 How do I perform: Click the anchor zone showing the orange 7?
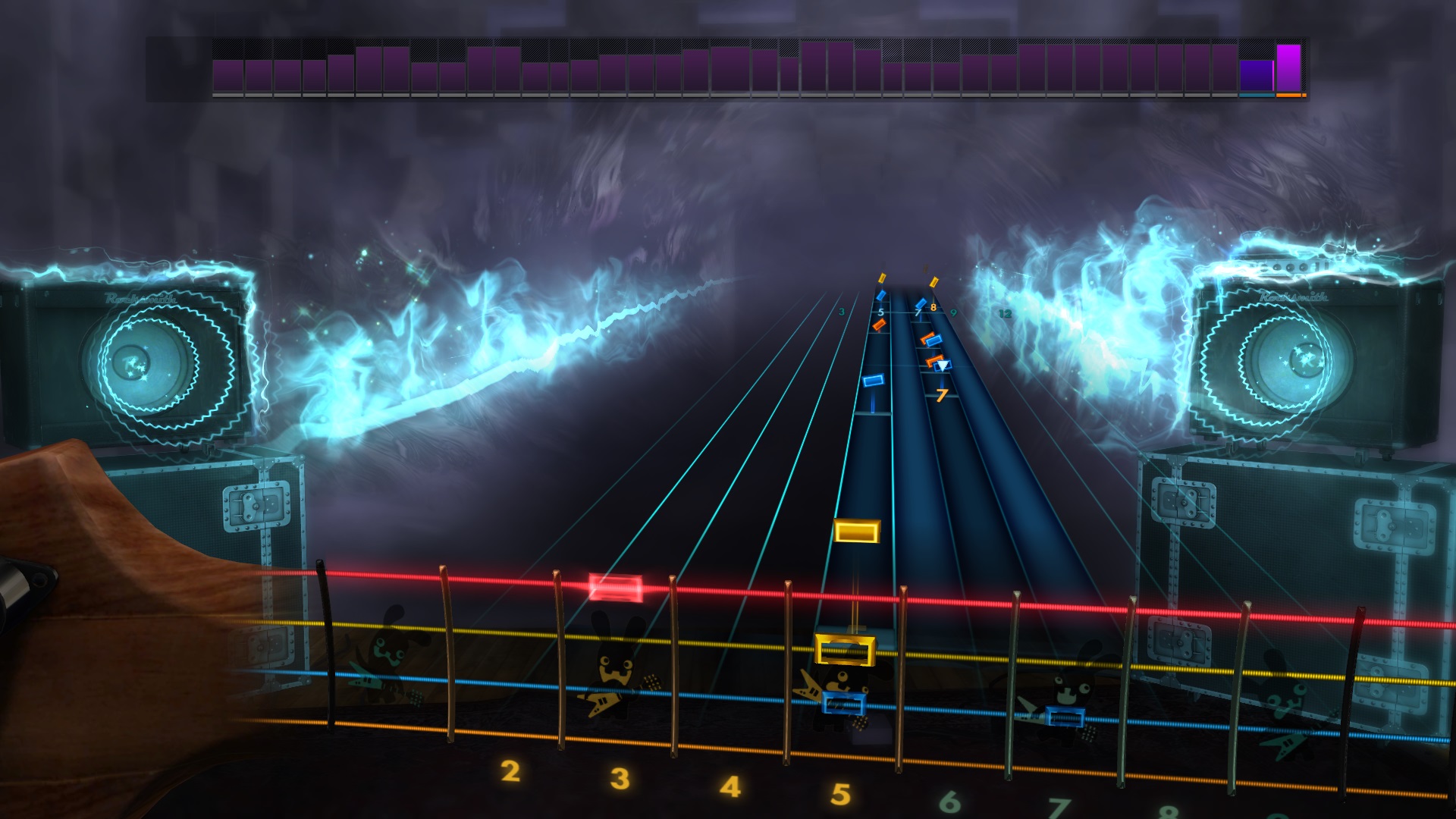point(942,395)
